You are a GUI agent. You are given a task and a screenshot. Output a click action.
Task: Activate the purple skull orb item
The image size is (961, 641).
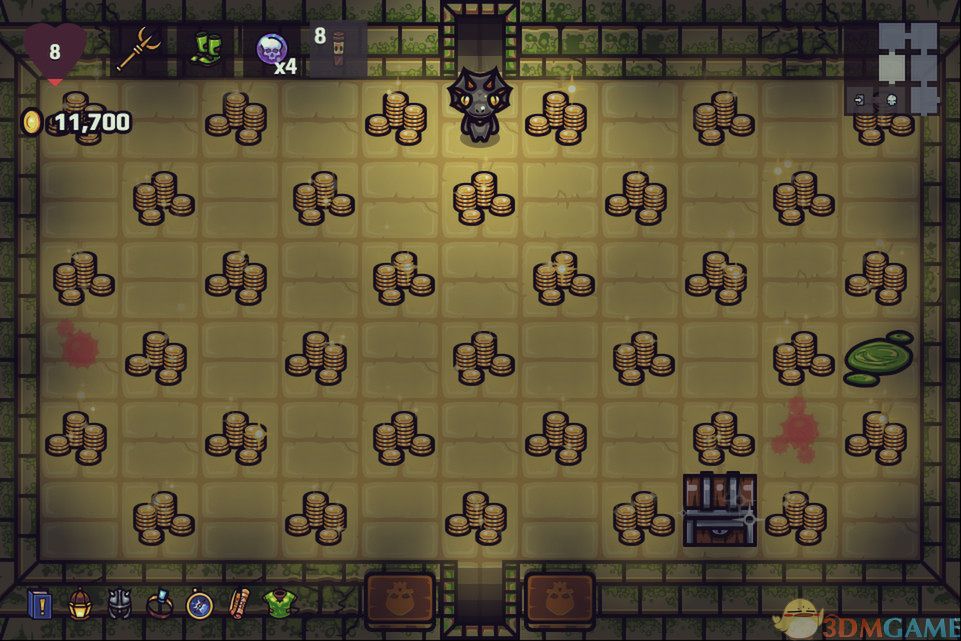pos(271,48)
